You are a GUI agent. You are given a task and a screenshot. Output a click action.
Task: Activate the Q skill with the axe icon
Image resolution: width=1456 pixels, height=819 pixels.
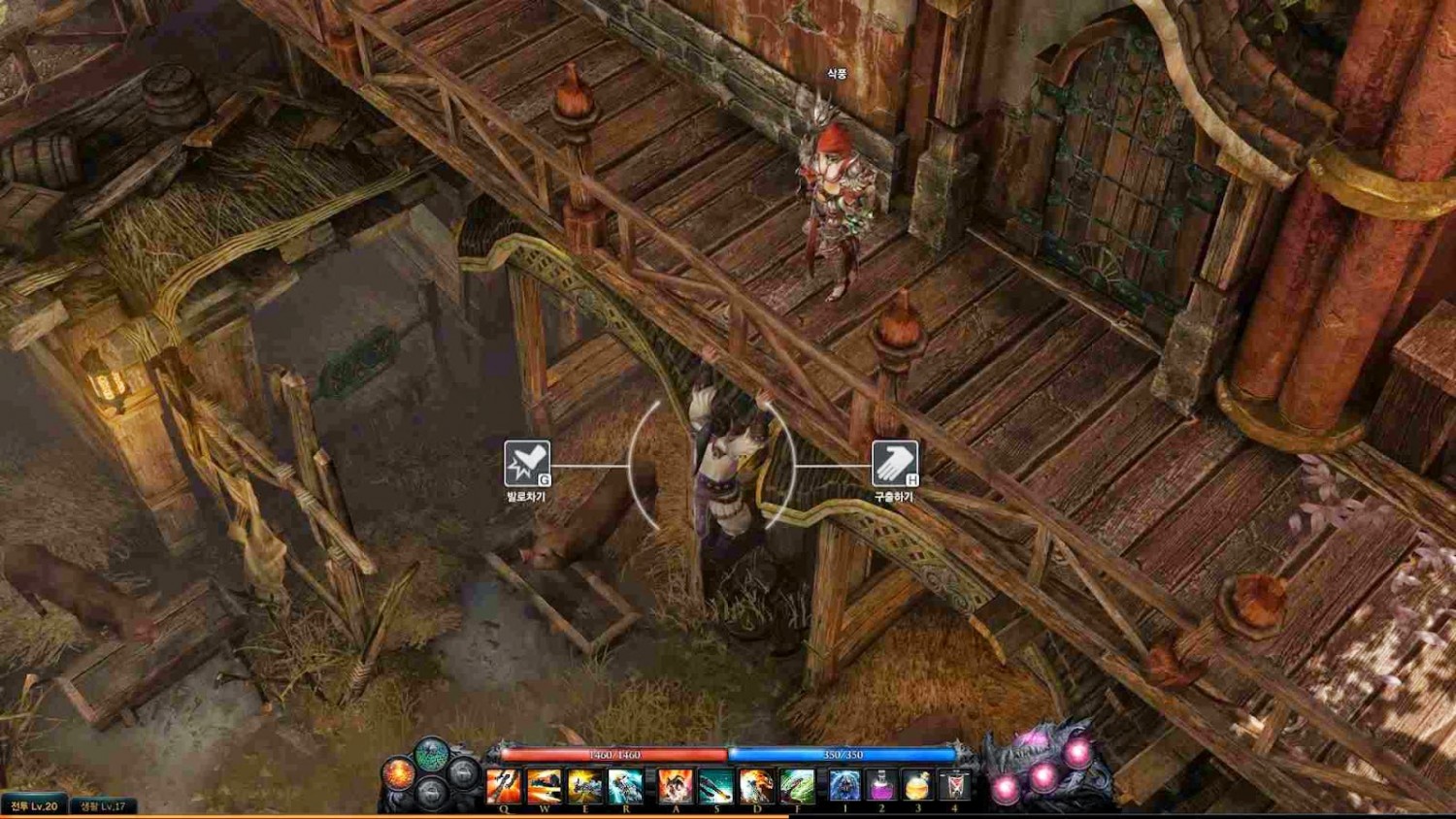[x=504, y=785]
